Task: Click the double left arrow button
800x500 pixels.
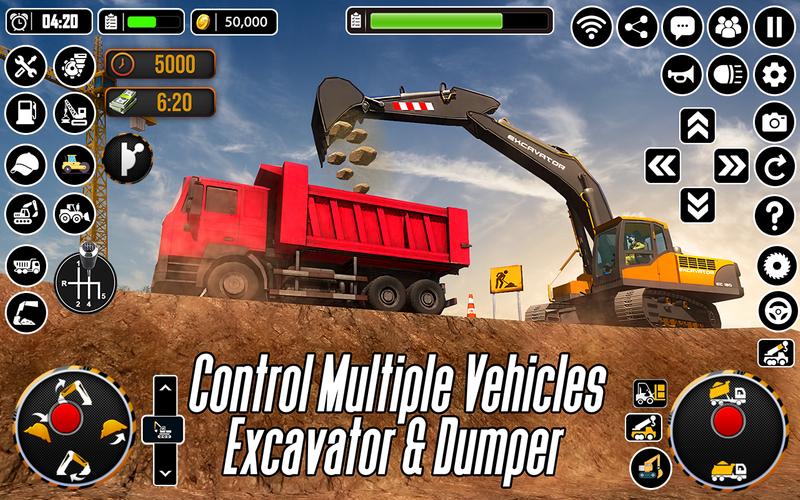Action: click(662, 165)
